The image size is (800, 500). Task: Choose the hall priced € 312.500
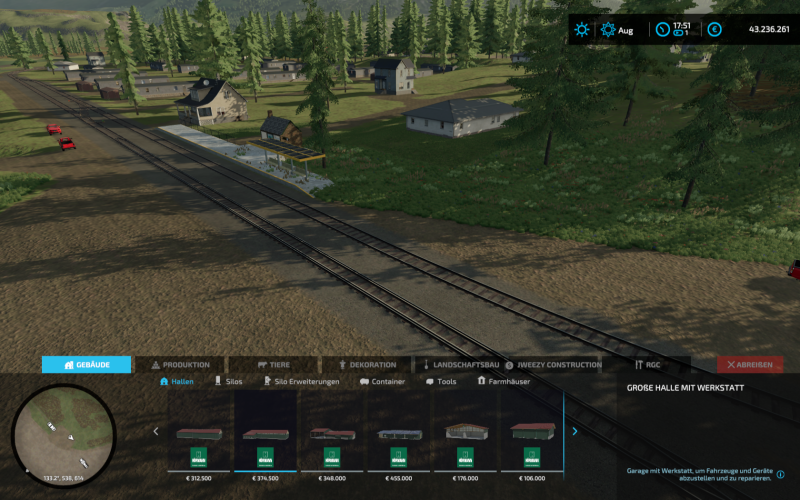199,440
